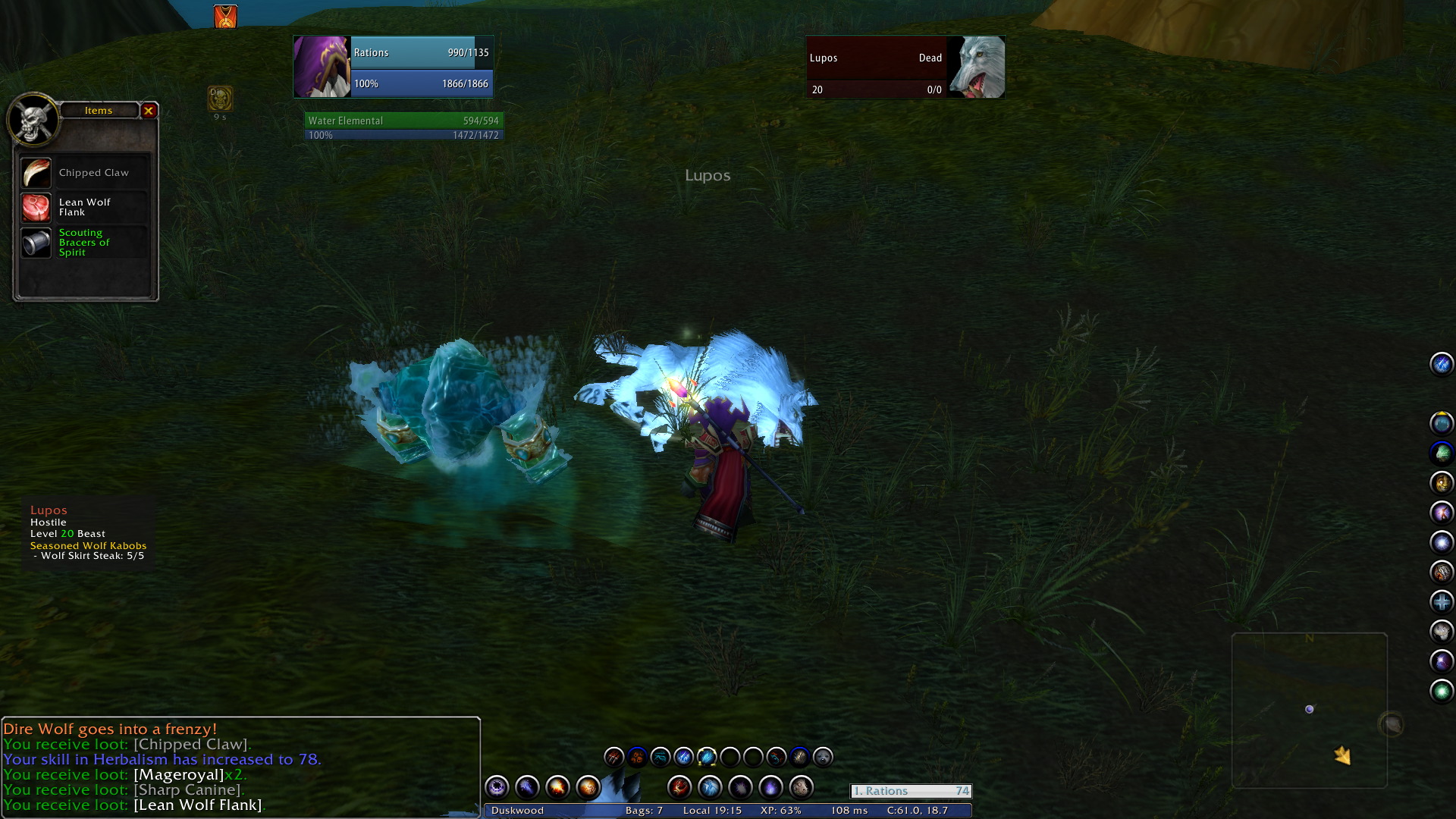The height and width of the screenshot is (819, 1456).
Task: Close the loot Items window
Action: 149,111
